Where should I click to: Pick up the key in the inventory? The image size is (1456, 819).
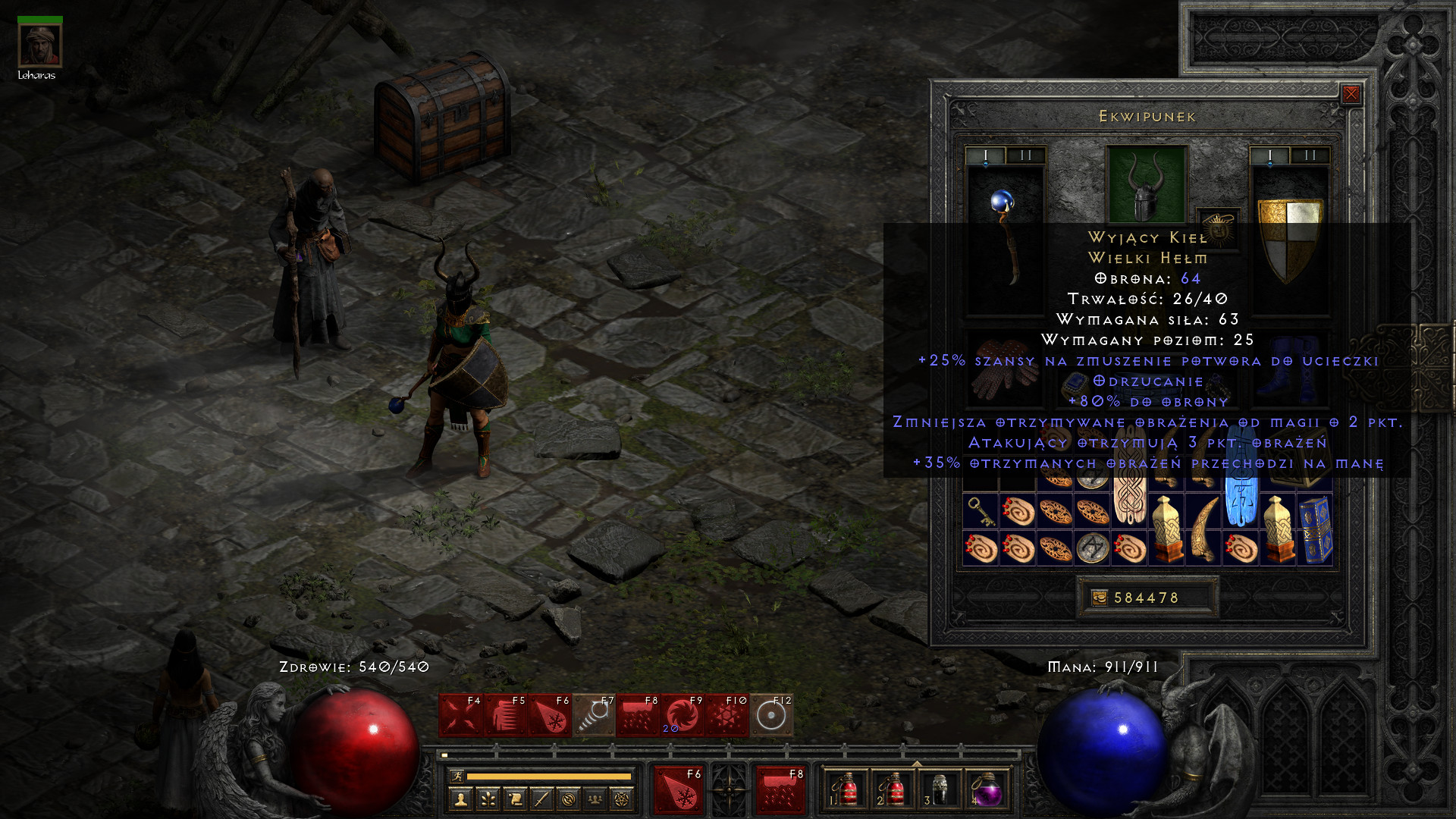click(981, 511)
